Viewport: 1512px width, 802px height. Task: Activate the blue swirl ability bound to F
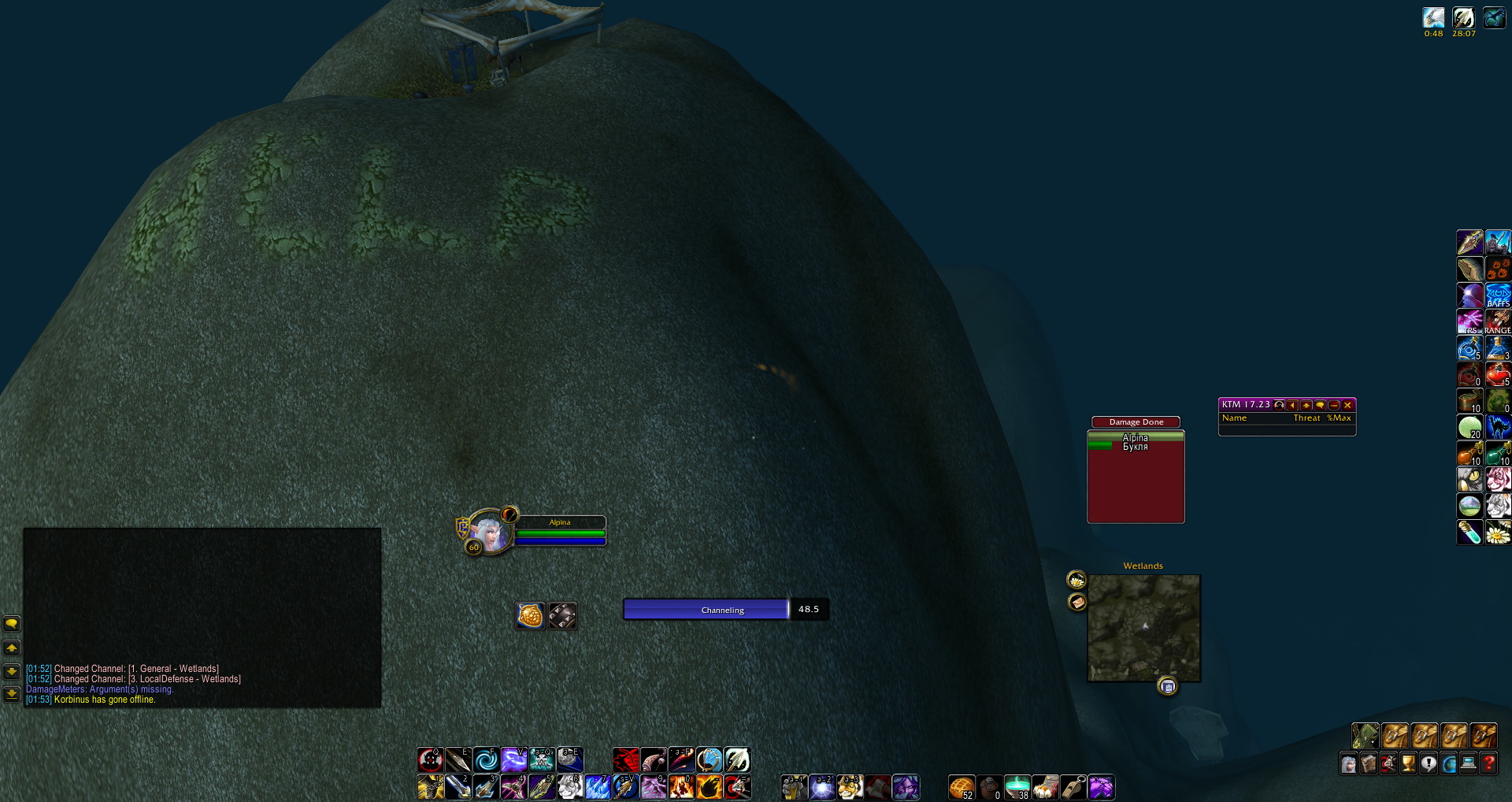point(486,760)
